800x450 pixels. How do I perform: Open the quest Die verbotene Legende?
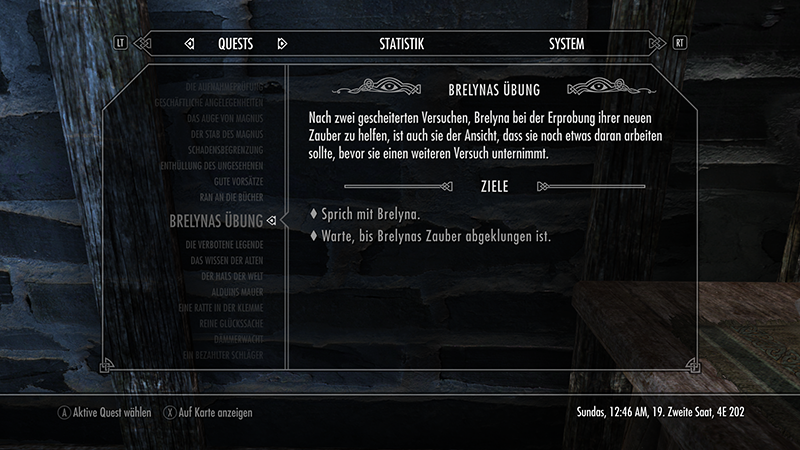point(223,244)
